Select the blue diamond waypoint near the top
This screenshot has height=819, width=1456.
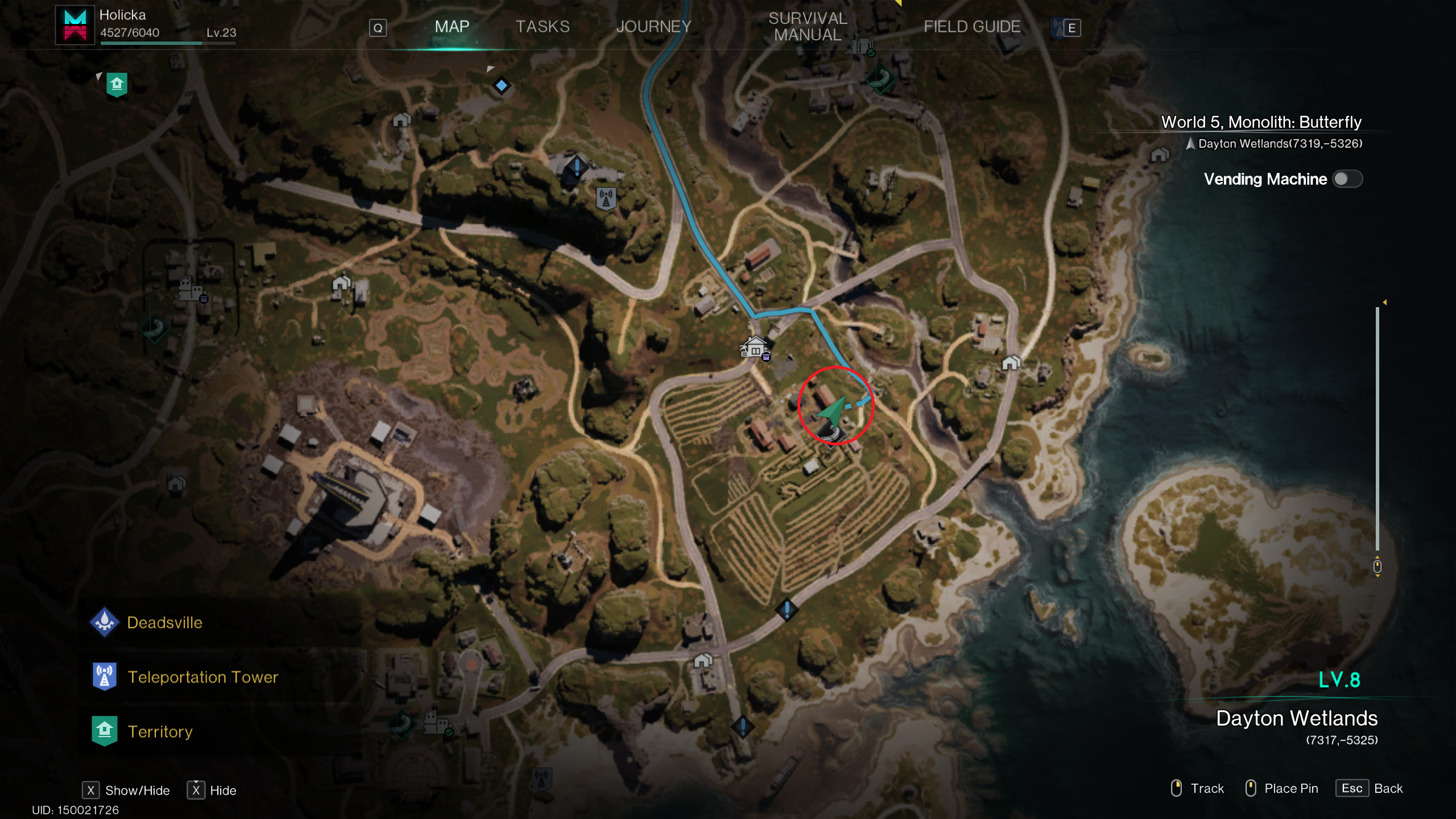501,85
